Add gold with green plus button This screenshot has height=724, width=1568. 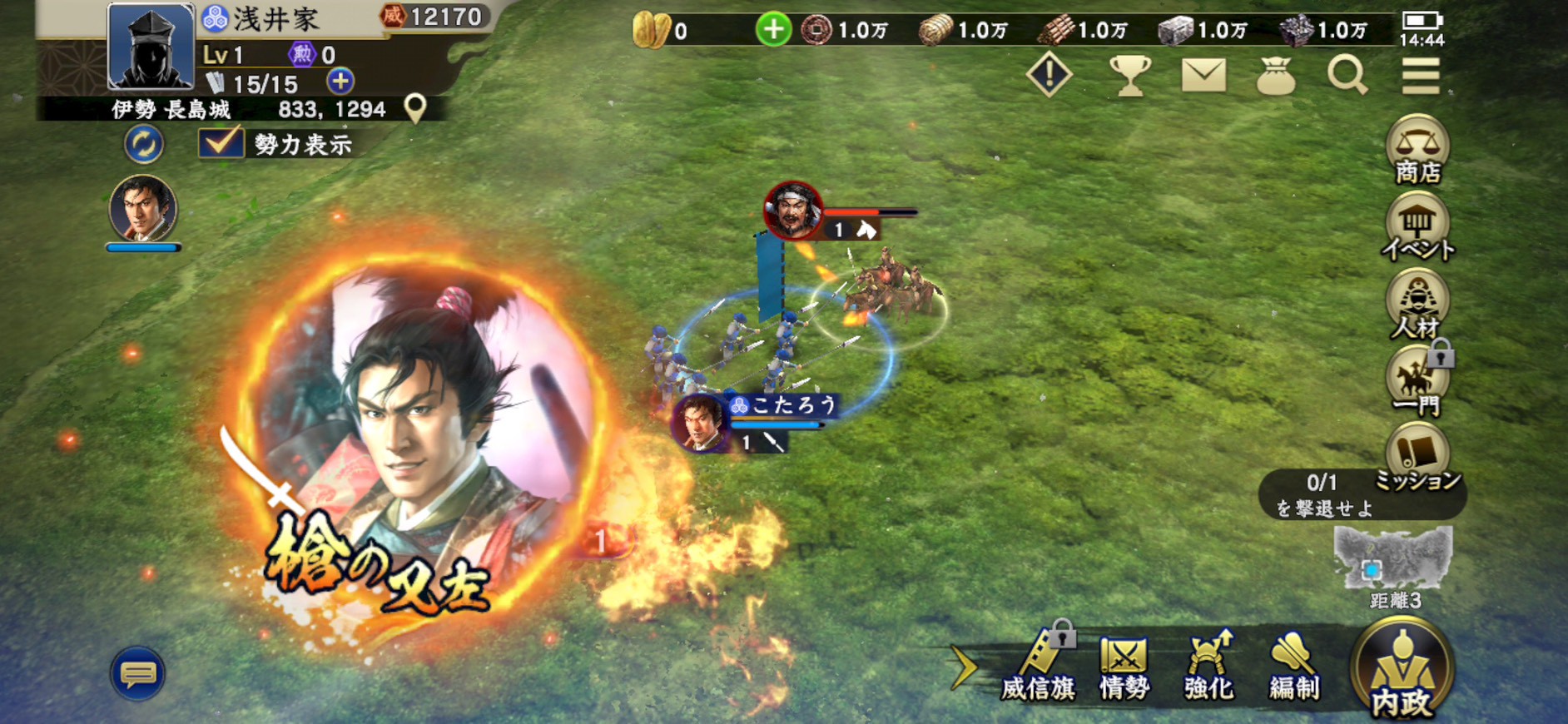pos(773,30)
